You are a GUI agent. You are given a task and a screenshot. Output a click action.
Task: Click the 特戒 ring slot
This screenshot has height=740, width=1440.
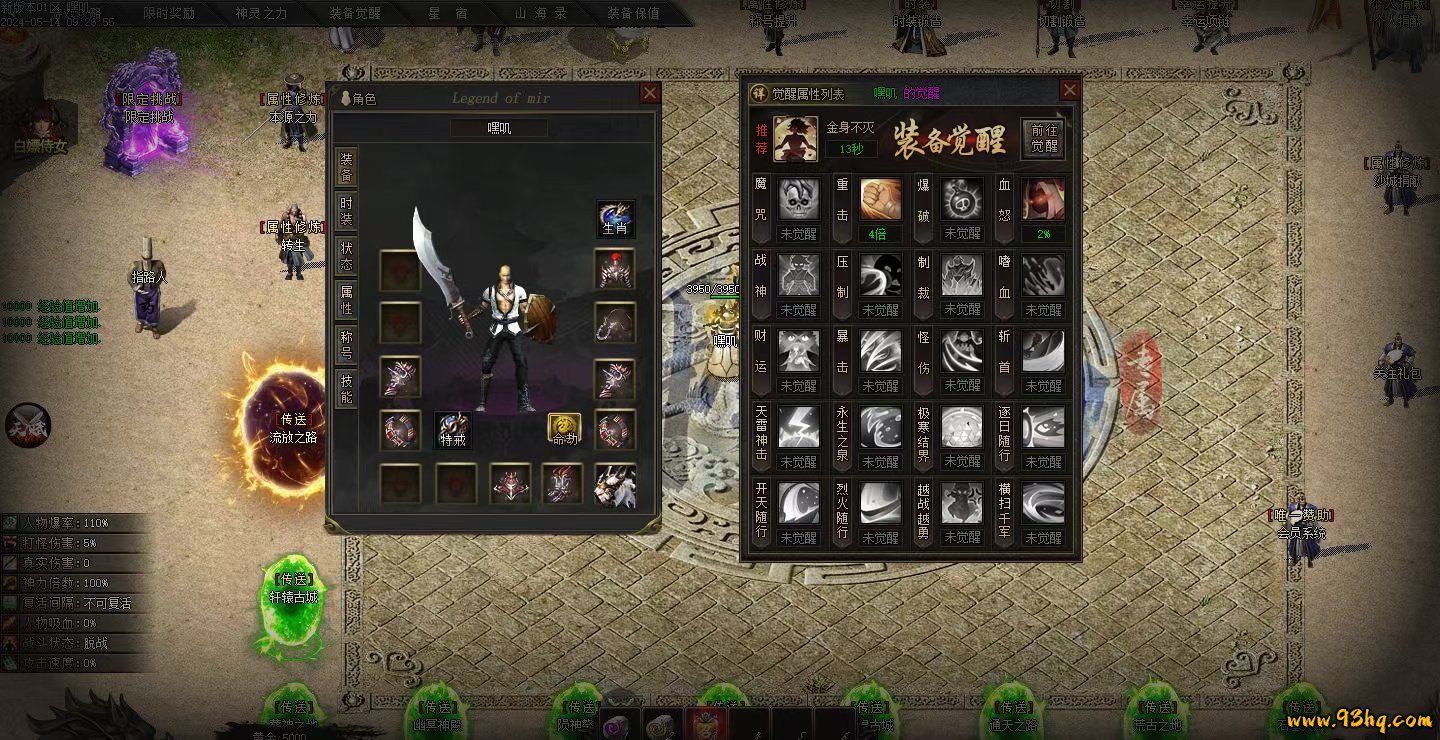click(x=453, y=430)
